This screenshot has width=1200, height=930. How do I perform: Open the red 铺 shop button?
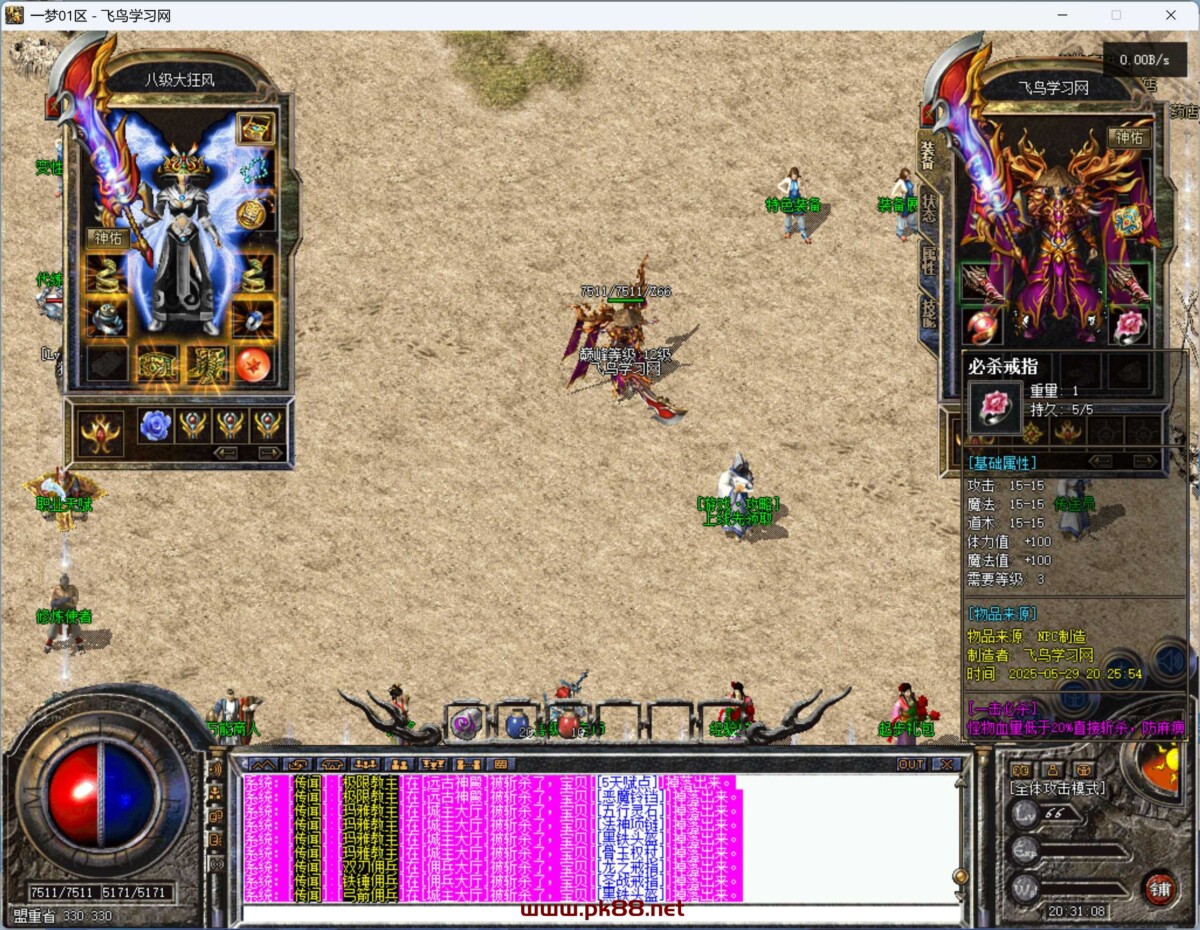pos(1157,887)
